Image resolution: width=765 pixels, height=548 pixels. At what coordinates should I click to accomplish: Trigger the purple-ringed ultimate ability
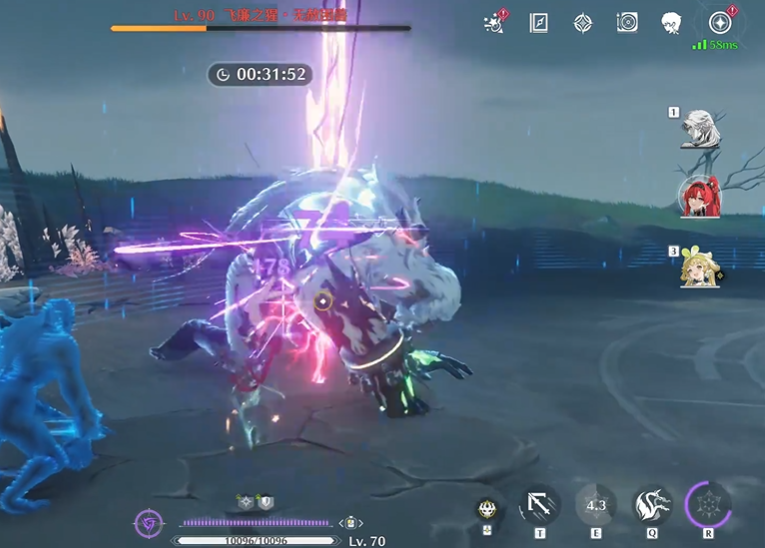coord(709,503)
